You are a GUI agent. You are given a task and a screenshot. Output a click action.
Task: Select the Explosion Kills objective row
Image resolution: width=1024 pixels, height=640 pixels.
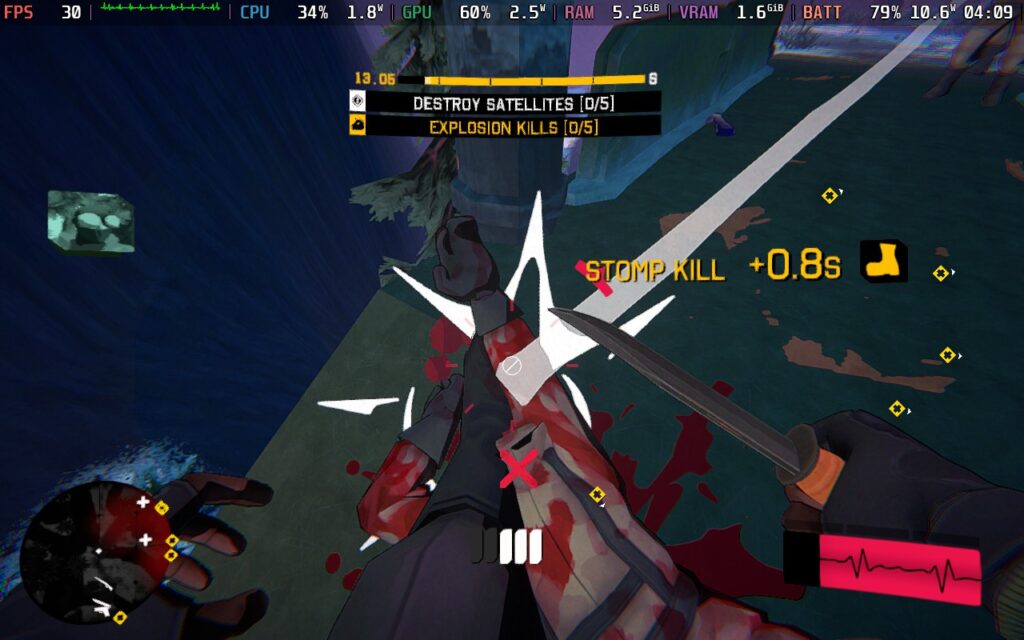pyautogui.click(x=505, y=127)
